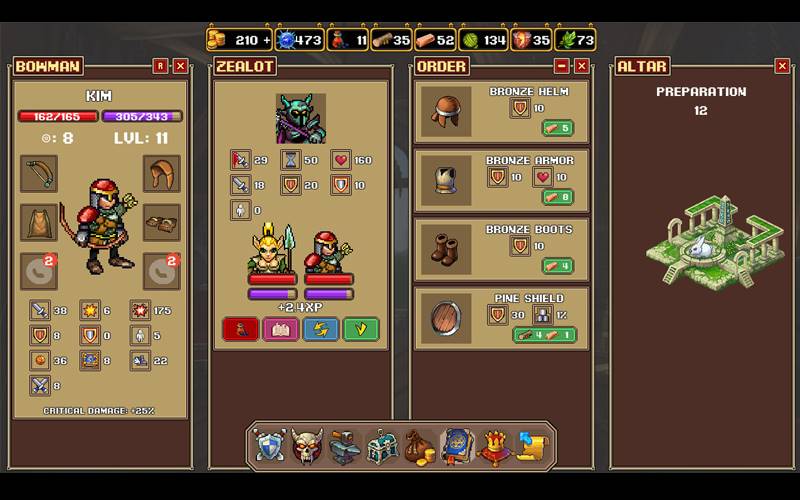The image size is (800, 500).
Task: Select the equipped boots slot
Action: [161, 221]
